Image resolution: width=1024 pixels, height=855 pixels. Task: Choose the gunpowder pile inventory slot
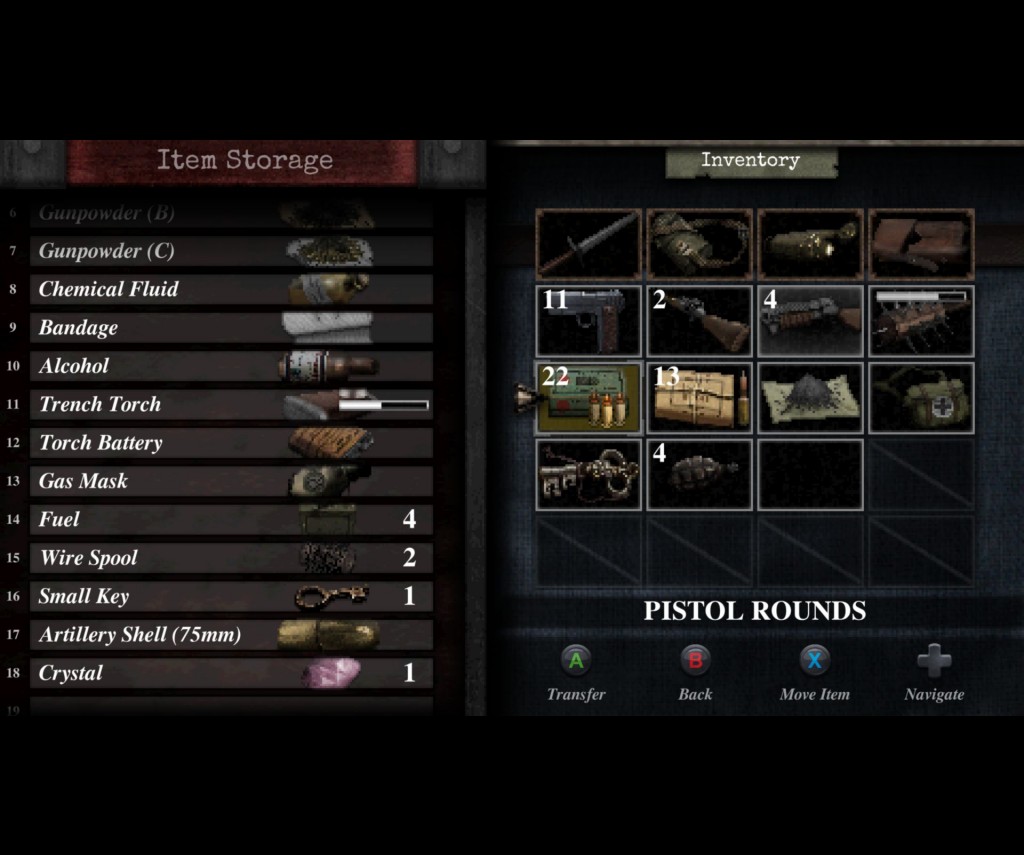810,398
